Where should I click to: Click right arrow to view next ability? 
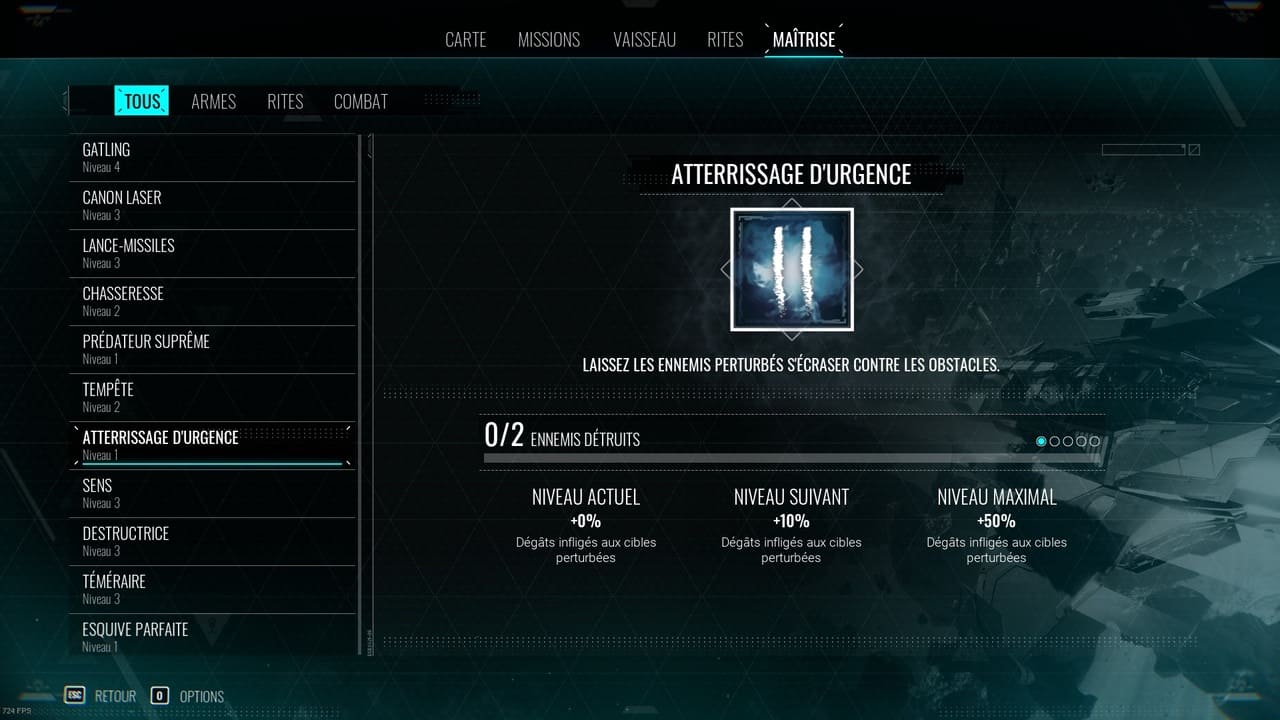click(856, 269)
